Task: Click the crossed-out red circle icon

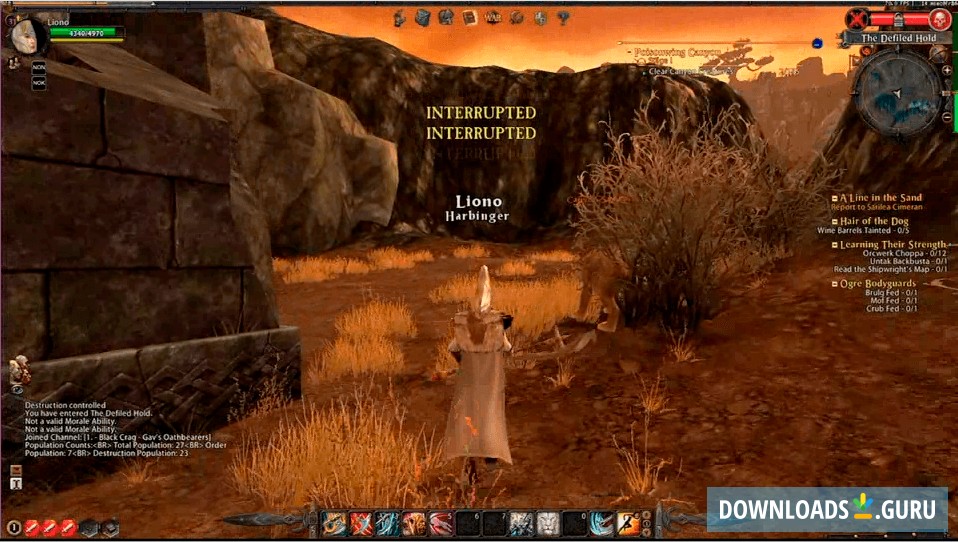Action: (x=857, y=18)
